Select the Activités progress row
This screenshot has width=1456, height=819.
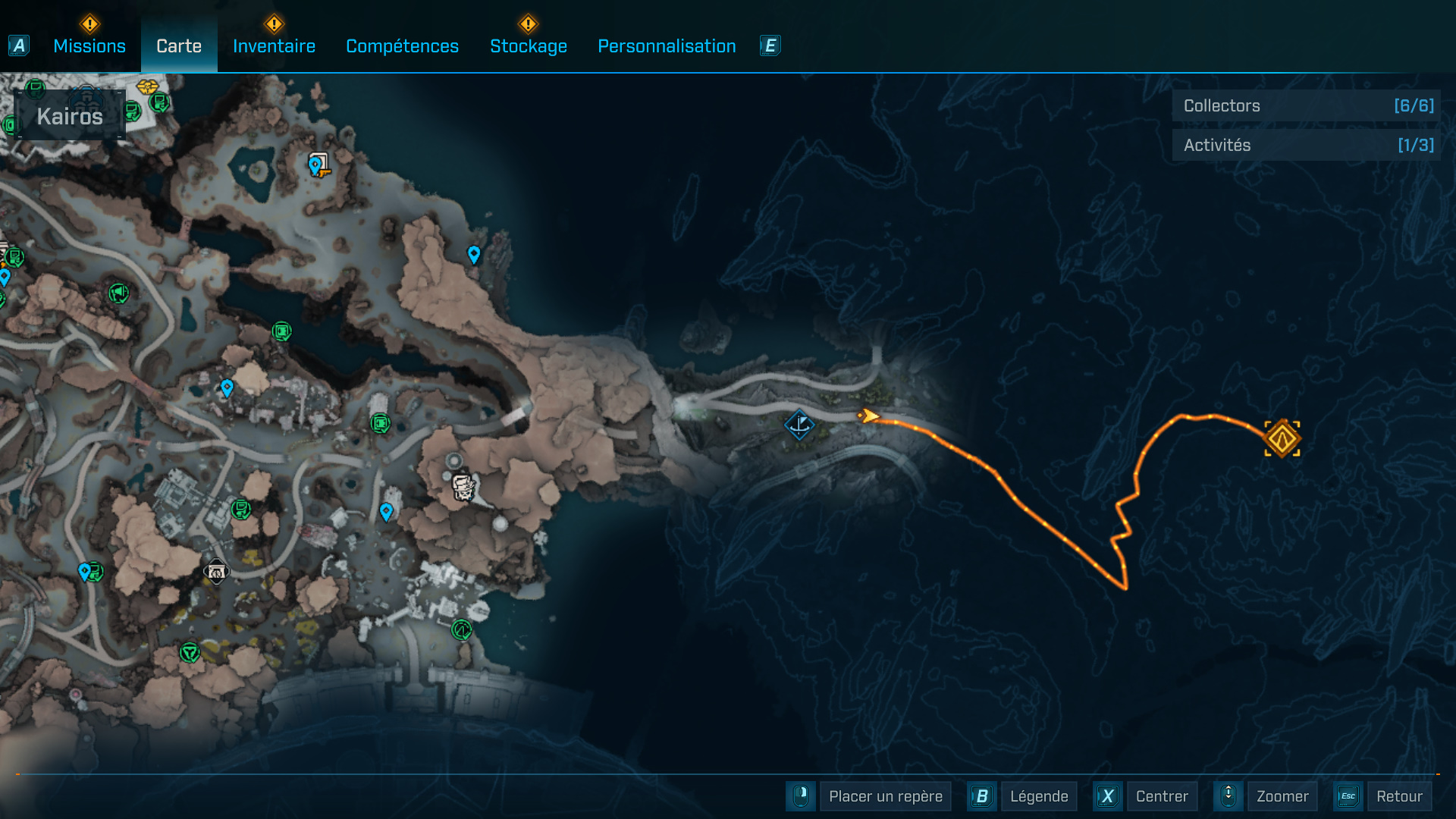tap(1306, 145)
